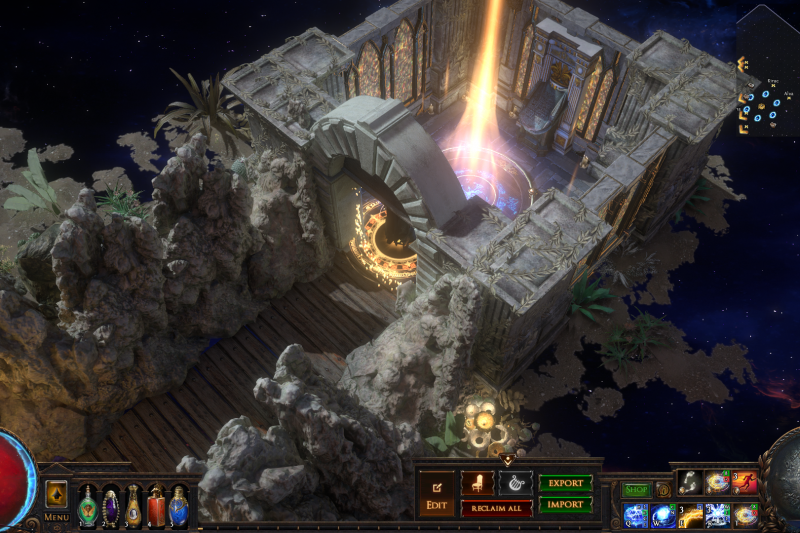Open the Menu button
The height and width of the screenshot is (533, 800).
coord(56,517)
